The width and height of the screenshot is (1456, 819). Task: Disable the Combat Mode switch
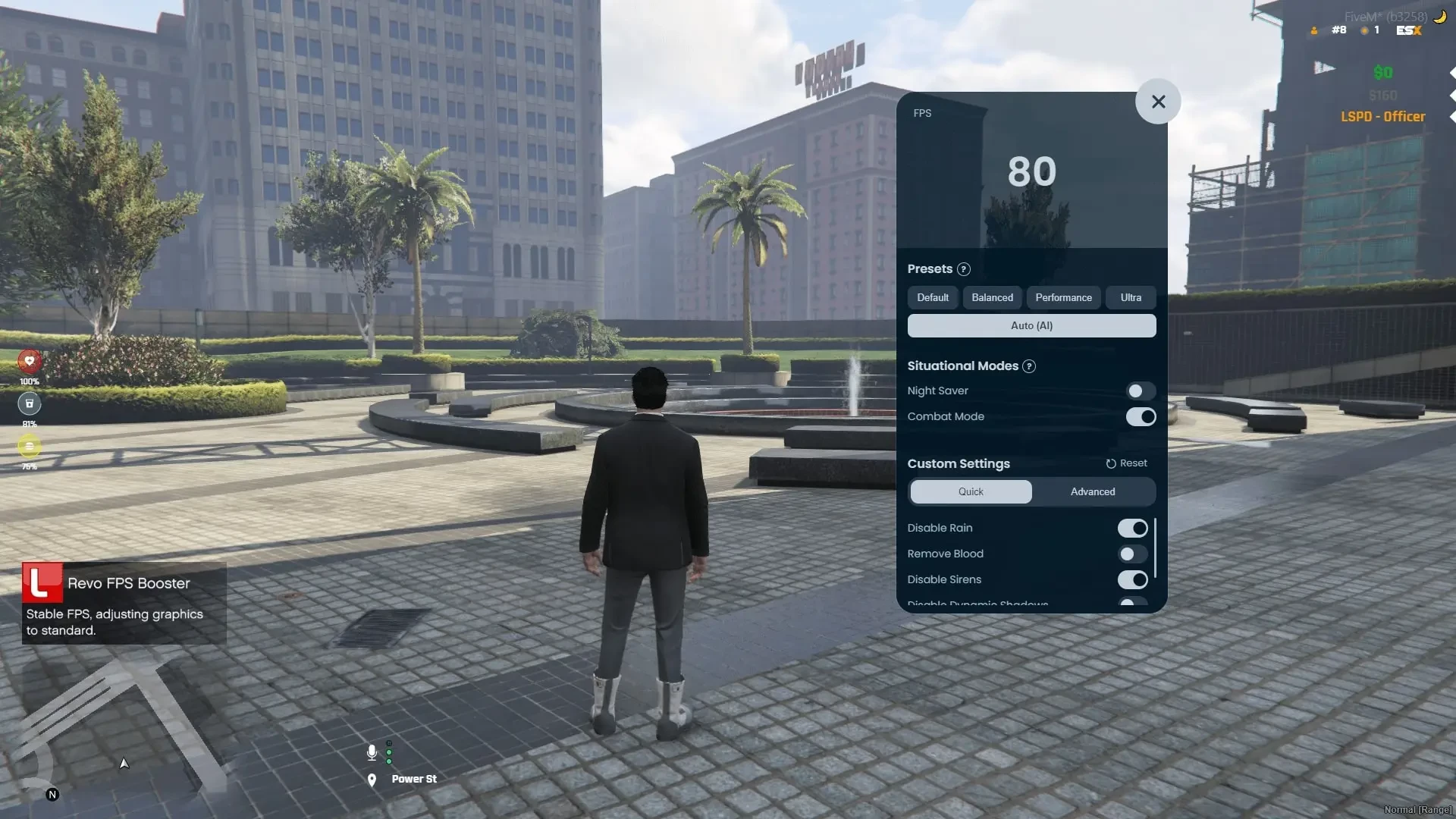(1141, 416)
